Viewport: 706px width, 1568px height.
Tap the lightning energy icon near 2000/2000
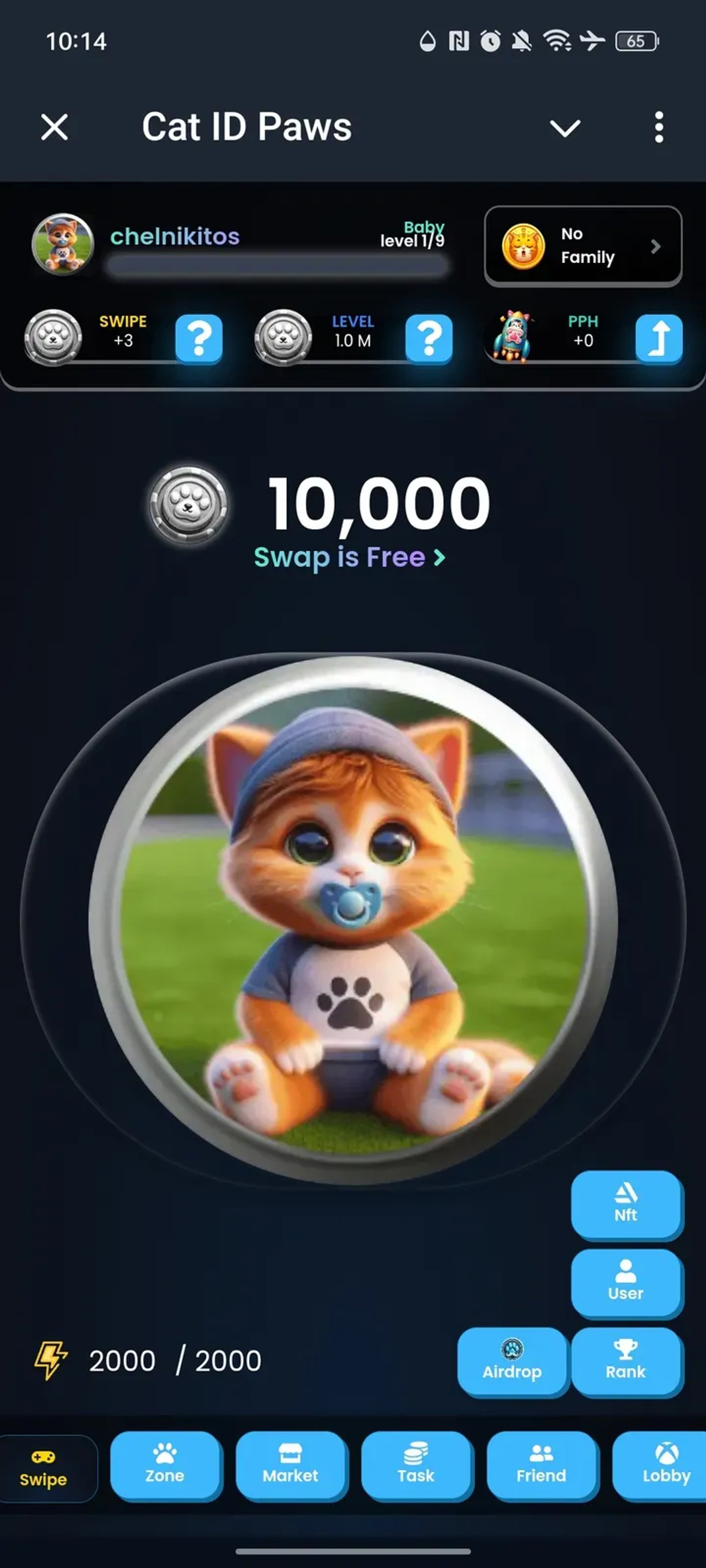click(x=53, y=1360)
